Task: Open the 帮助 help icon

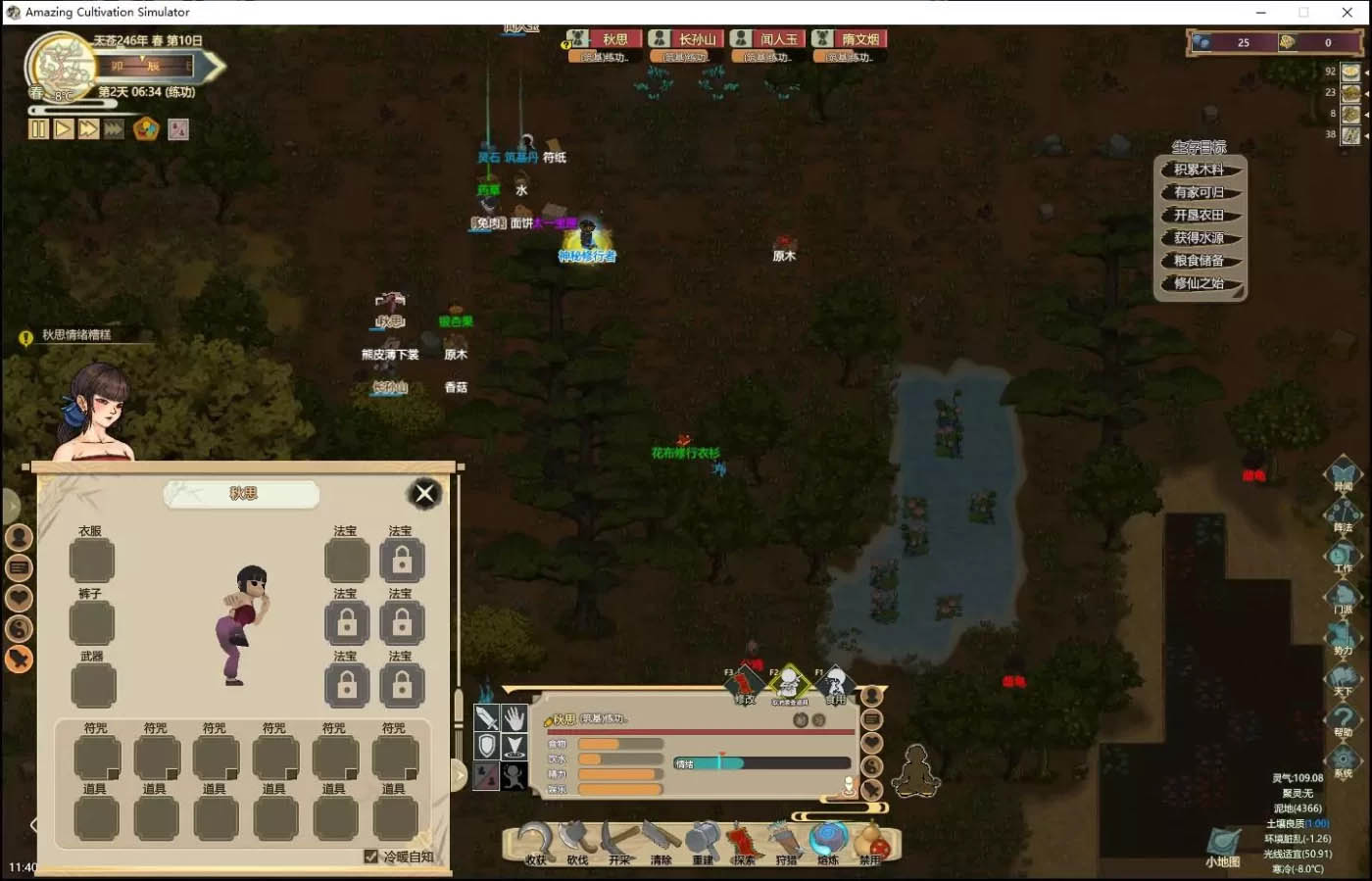Action: point(1343,719)
